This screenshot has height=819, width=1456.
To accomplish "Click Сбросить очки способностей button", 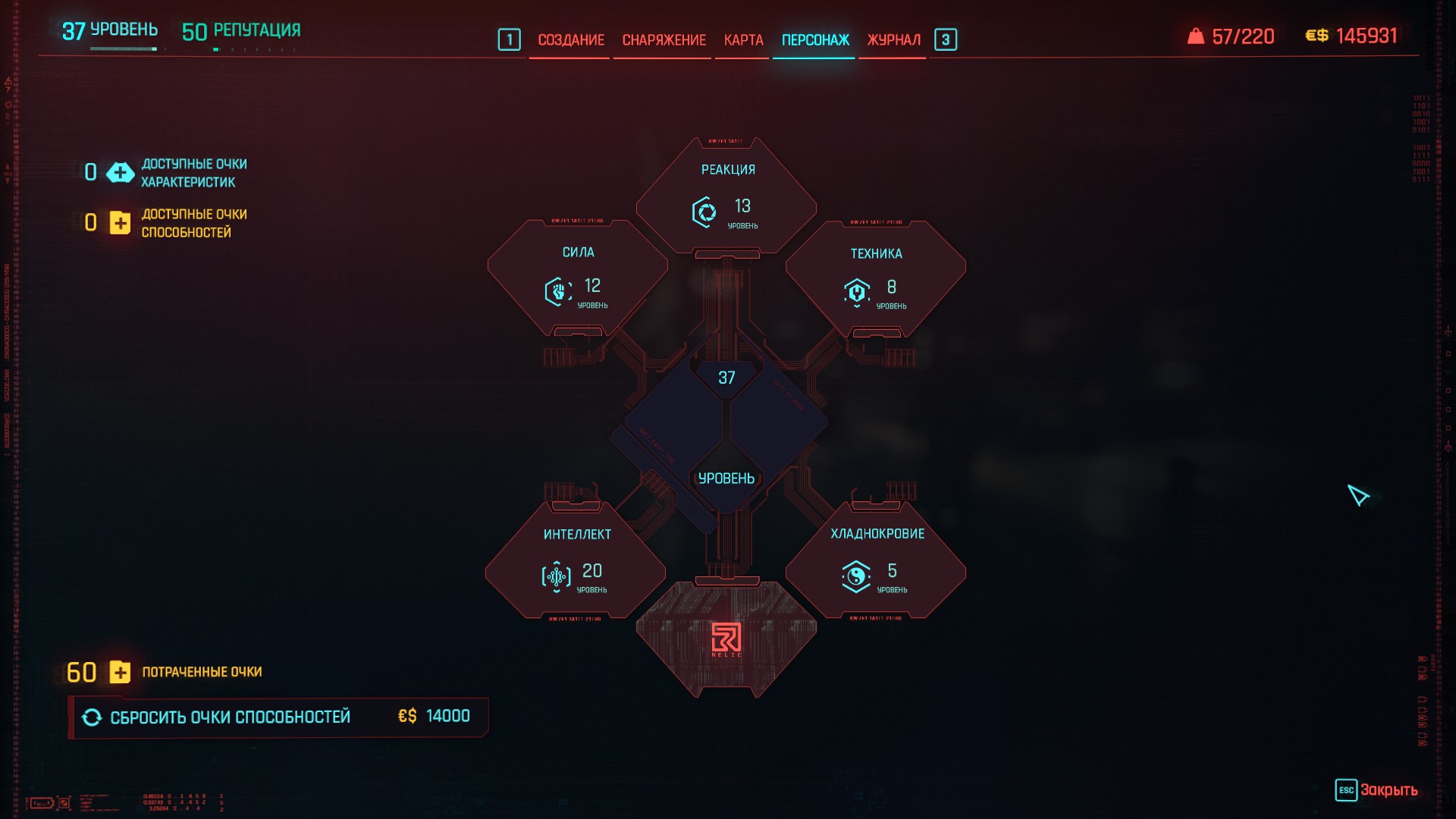I will [x=278, y=717].
